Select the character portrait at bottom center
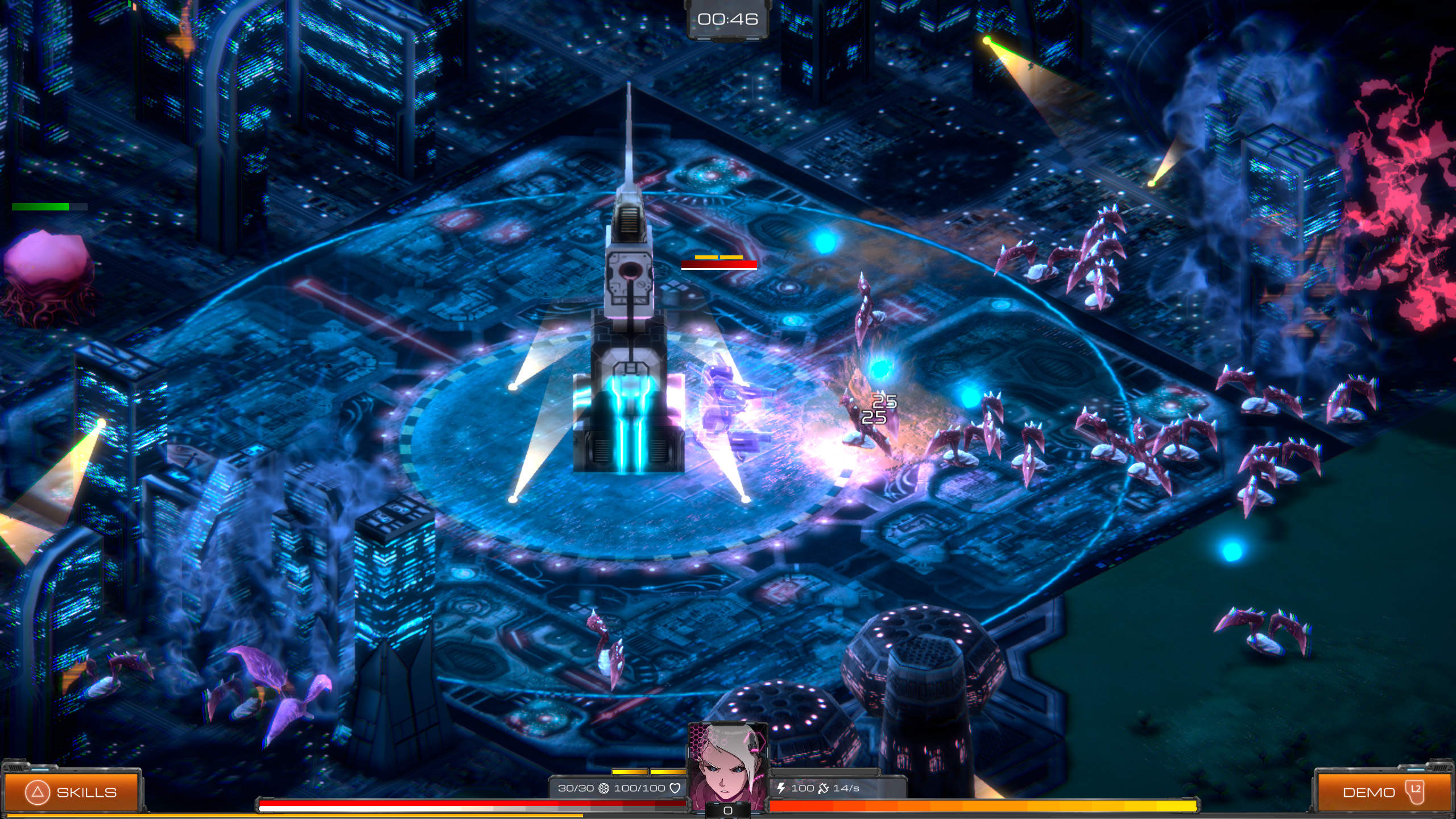Screen dimensions: 1456x819 click(x=728, y=762)
